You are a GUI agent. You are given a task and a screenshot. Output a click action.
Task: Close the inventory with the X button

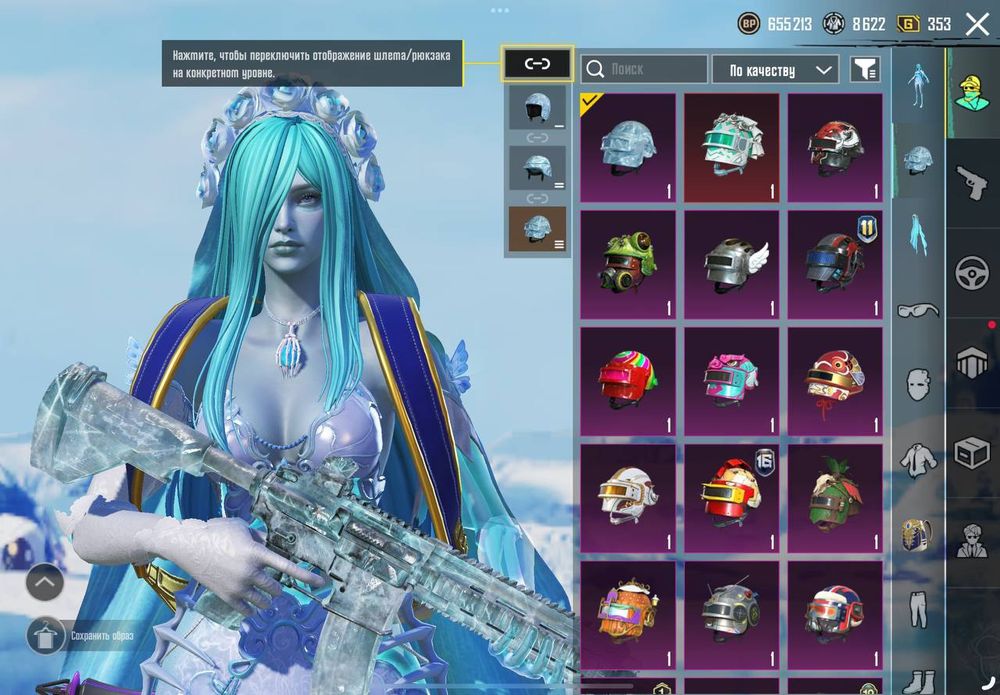[977, 24]
